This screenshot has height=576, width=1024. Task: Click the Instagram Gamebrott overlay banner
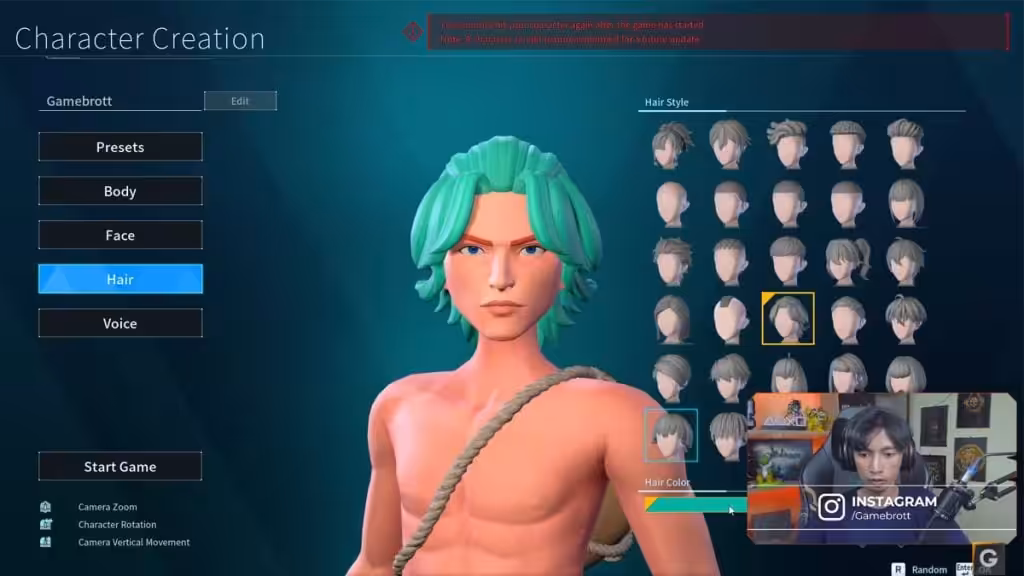click(880, 507)
